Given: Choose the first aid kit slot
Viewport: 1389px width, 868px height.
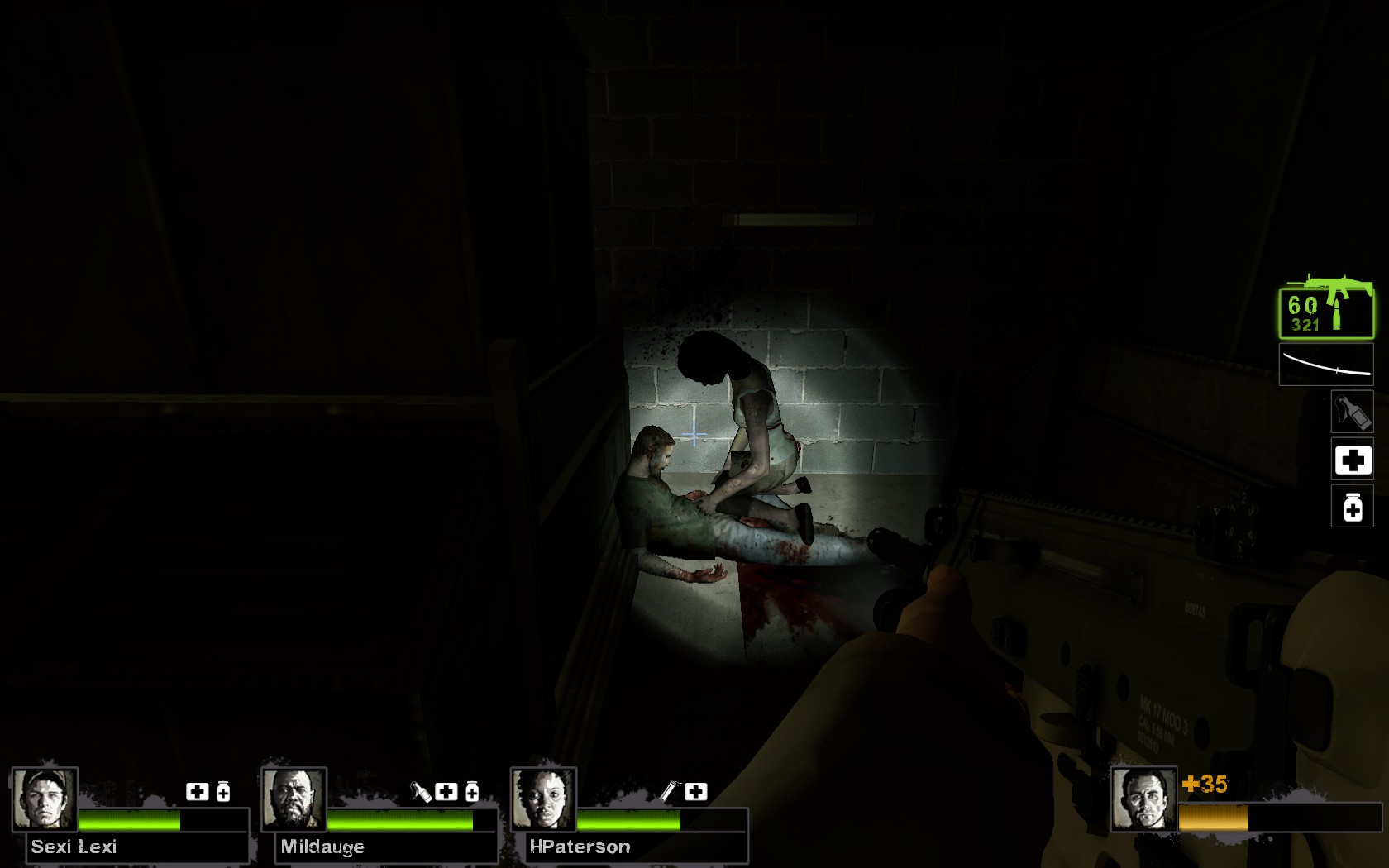Looking at the screenshot, I should pos(1352,460).
